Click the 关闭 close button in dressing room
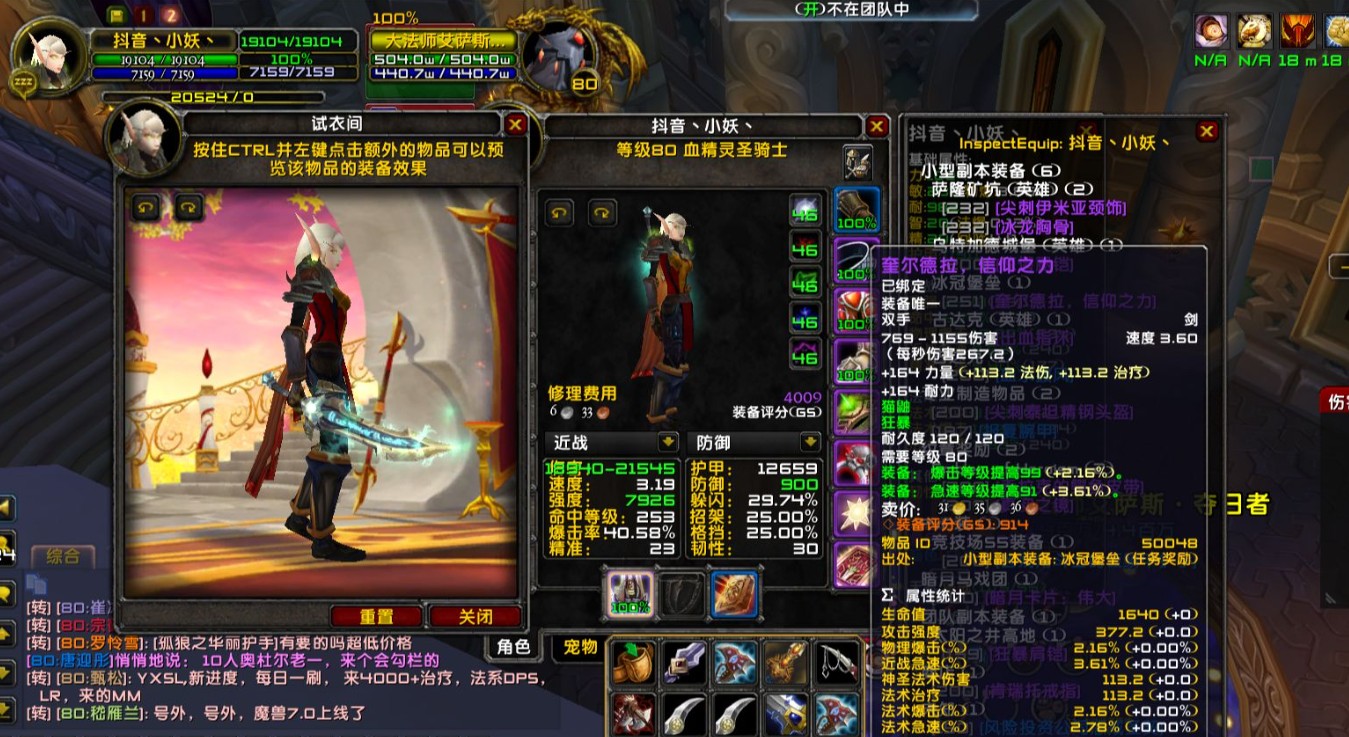The width and height of the screenshot is (1349, 737). click(x=475, y=616)
